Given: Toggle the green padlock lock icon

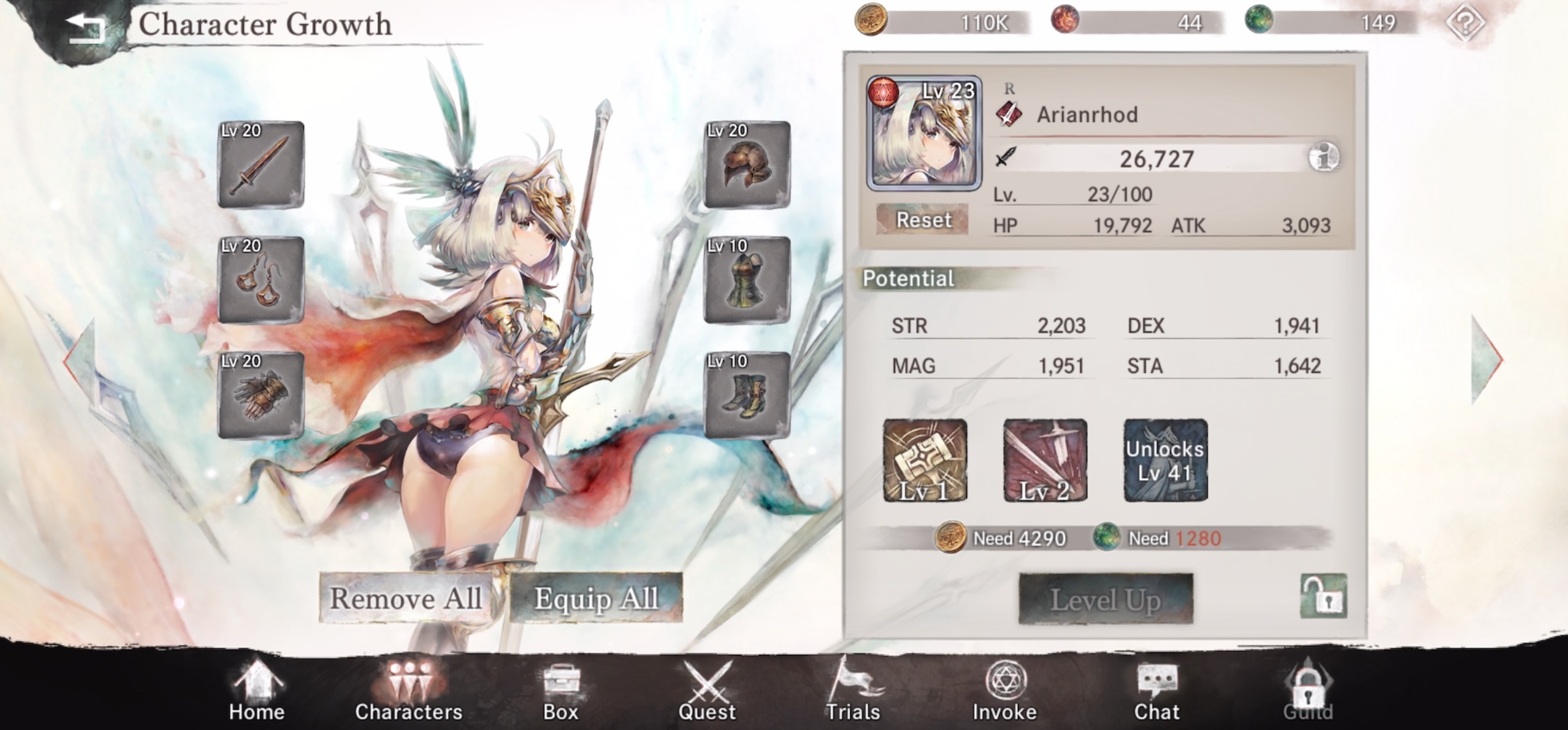Looking at the screenshot, I should [1323, 596].
